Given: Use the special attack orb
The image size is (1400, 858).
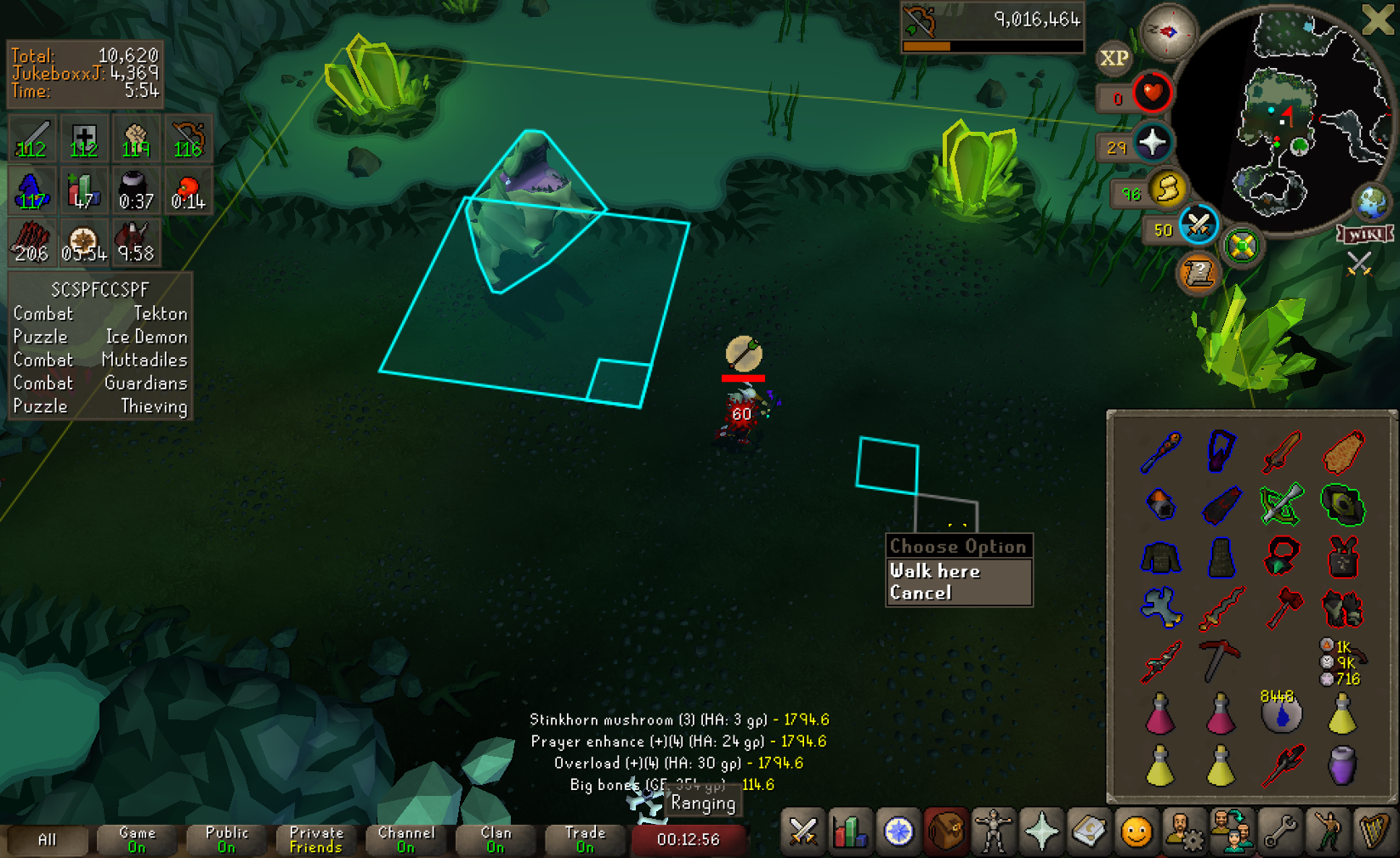Looking at the screenshot, I should (x=1199, y=224).
